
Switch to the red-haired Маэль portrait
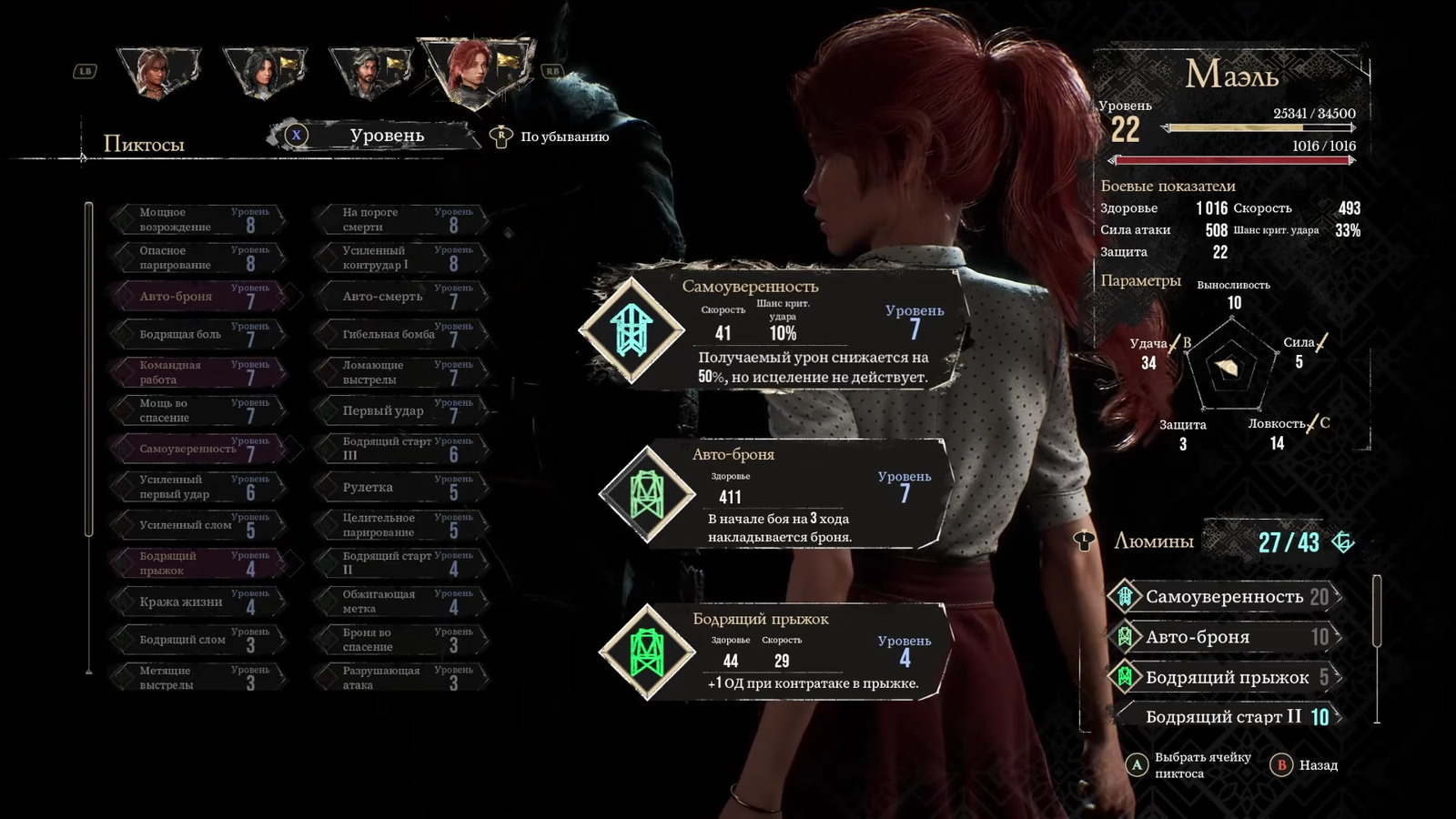[x=473, y=71]
